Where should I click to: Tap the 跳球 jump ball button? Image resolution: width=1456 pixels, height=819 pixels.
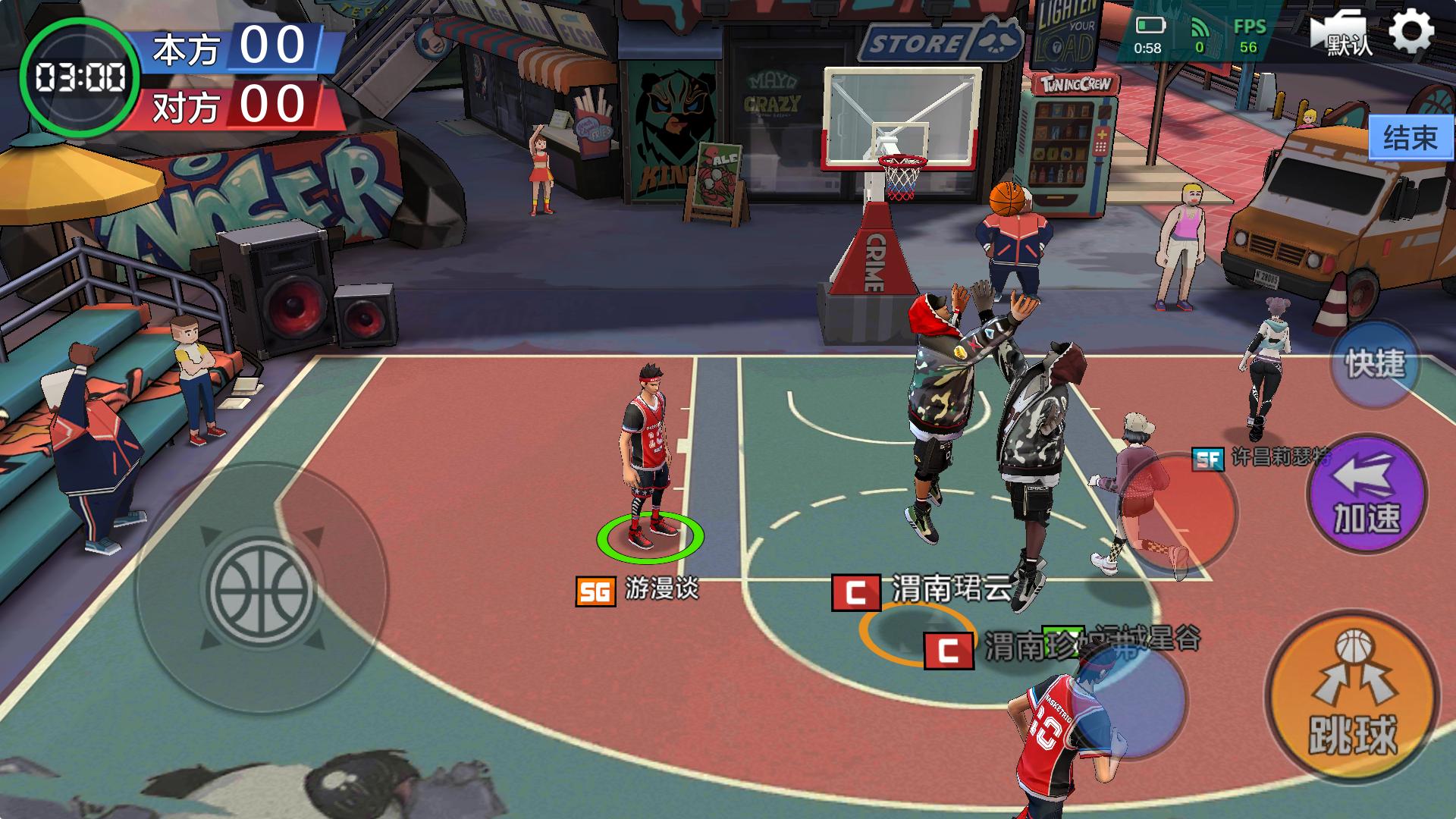(1353, 696)
